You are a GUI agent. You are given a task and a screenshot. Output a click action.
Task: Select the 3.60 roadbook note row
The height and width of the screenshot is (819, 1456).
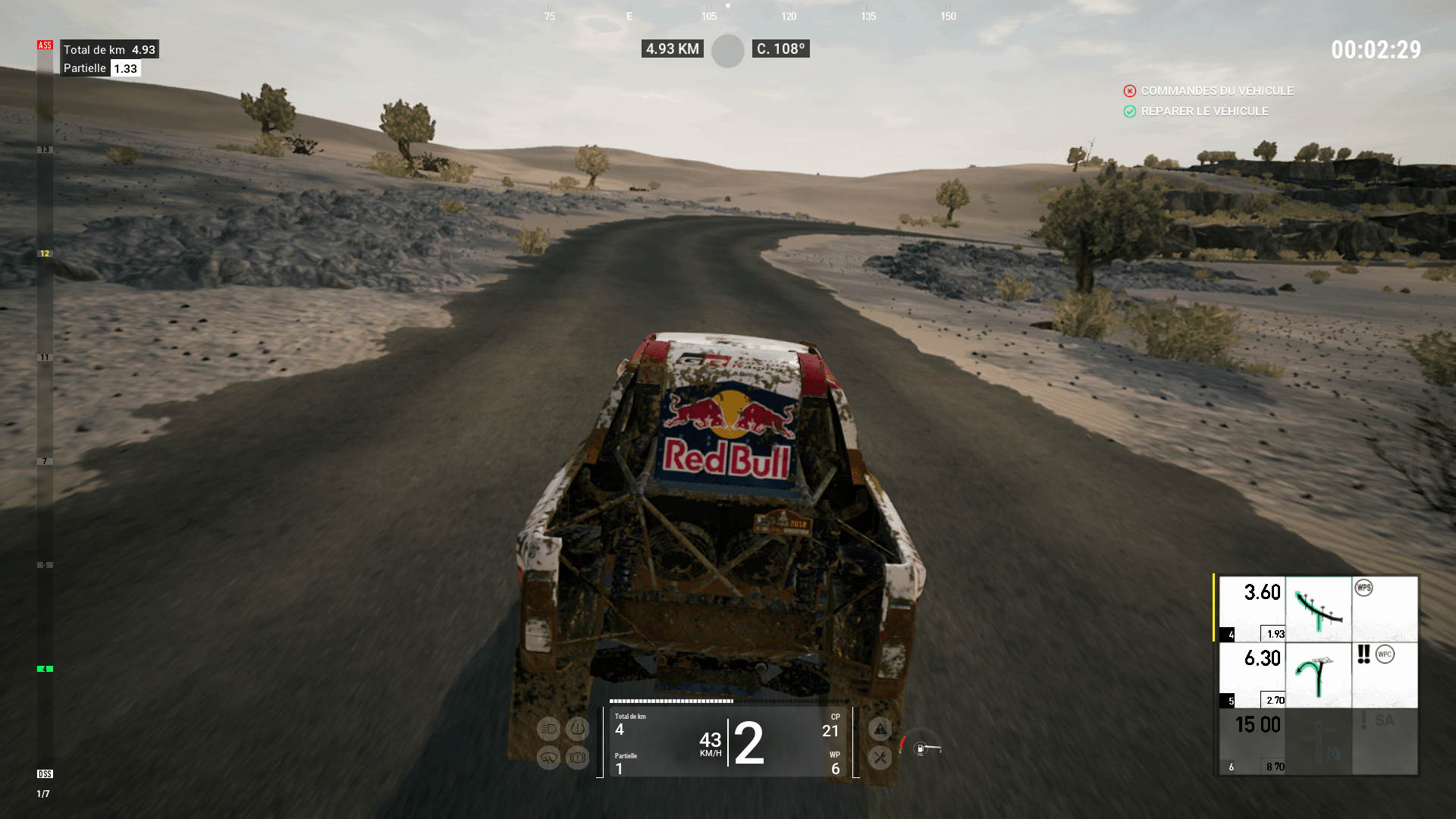point(1316,609)
